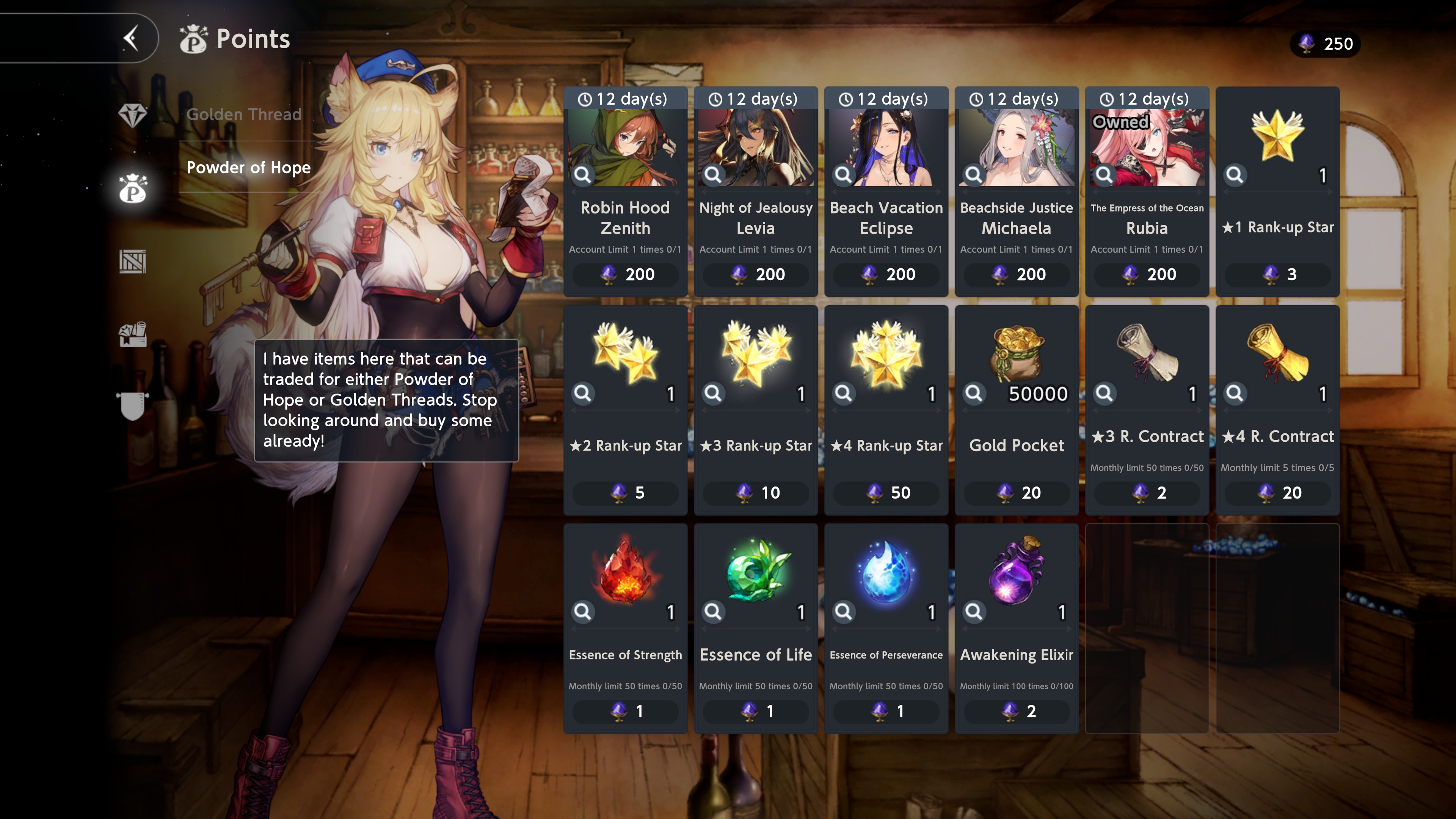Image resolution: width=1456 pixels, height=819 pixels.
Task: Purchase the ★1 Rank-up Star
Action: coord(1277,274)
